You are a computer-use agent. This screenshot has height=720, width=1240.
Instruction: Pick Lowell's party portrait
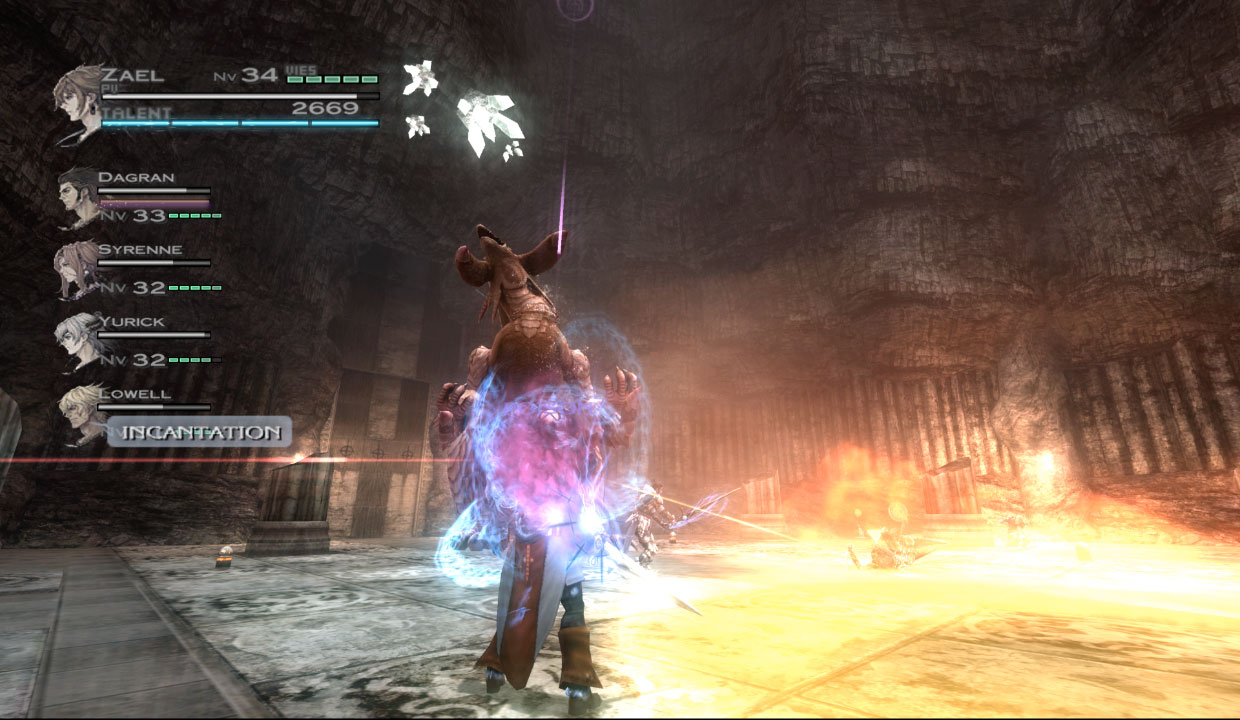(x=79, y=411)
